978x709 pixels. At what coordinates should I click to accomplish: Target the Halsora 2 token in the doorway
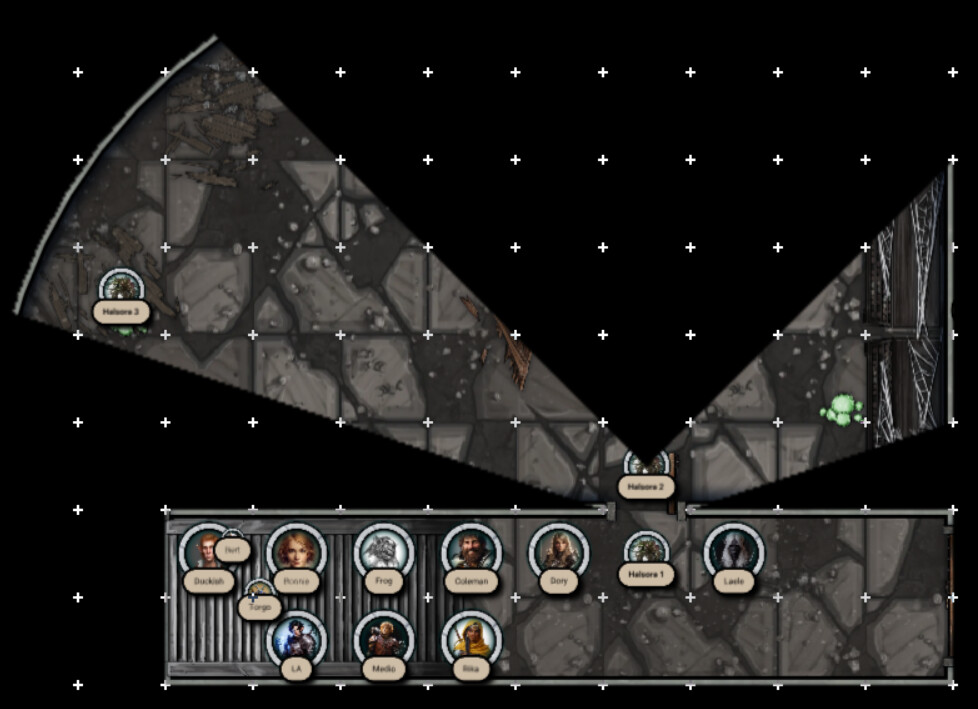point(646,466)
